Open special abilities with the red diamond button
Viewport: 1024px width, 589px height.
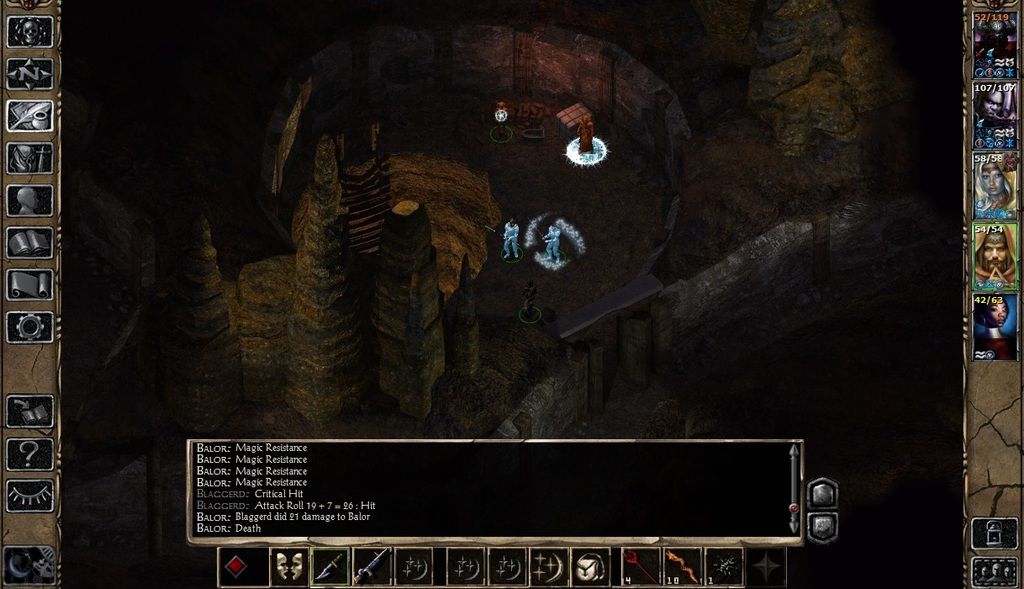click(237, 567)
